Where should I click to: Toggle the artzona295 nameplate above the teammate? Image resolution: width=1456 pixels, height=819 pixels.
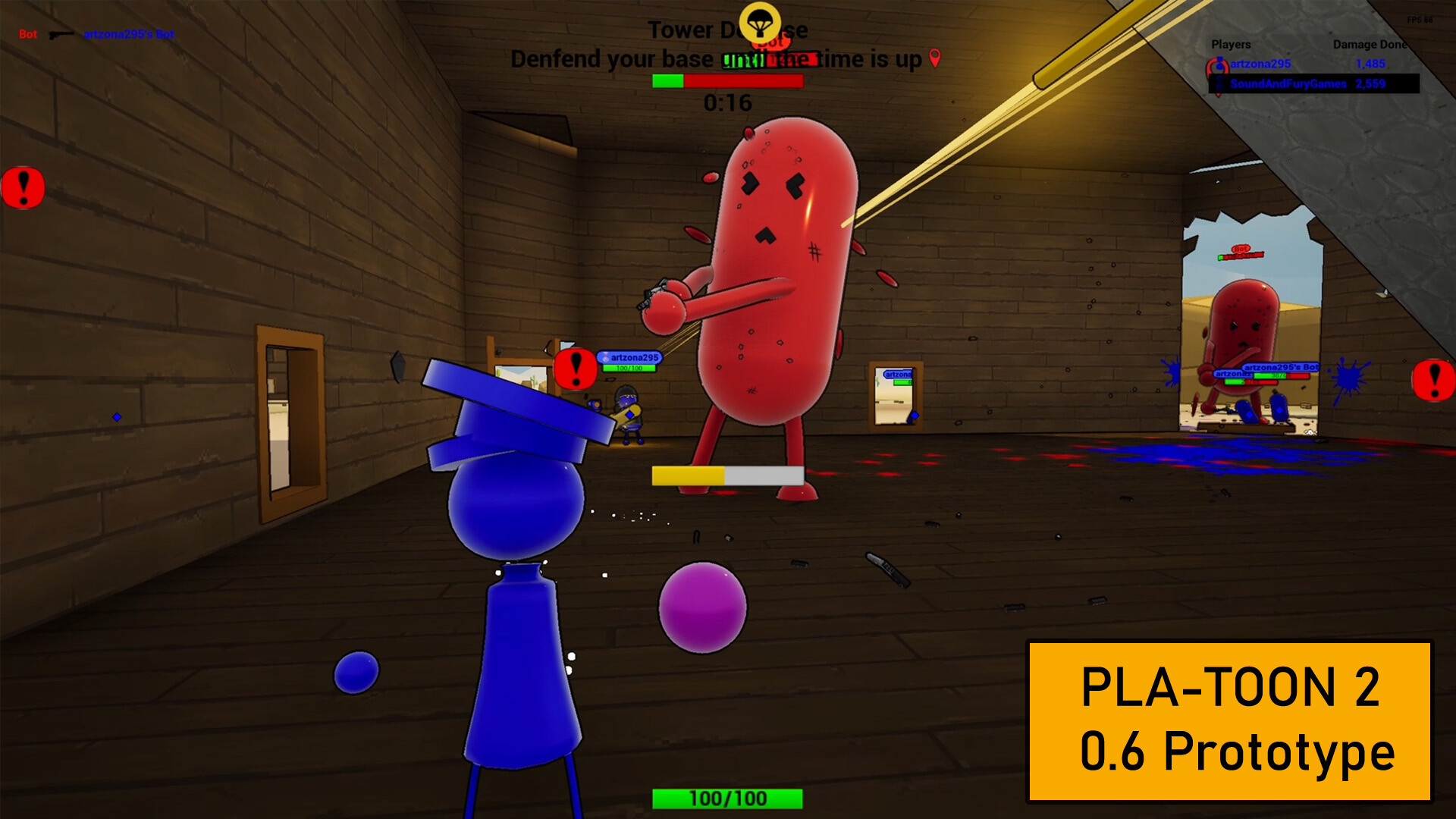click(x=632, y=356)
